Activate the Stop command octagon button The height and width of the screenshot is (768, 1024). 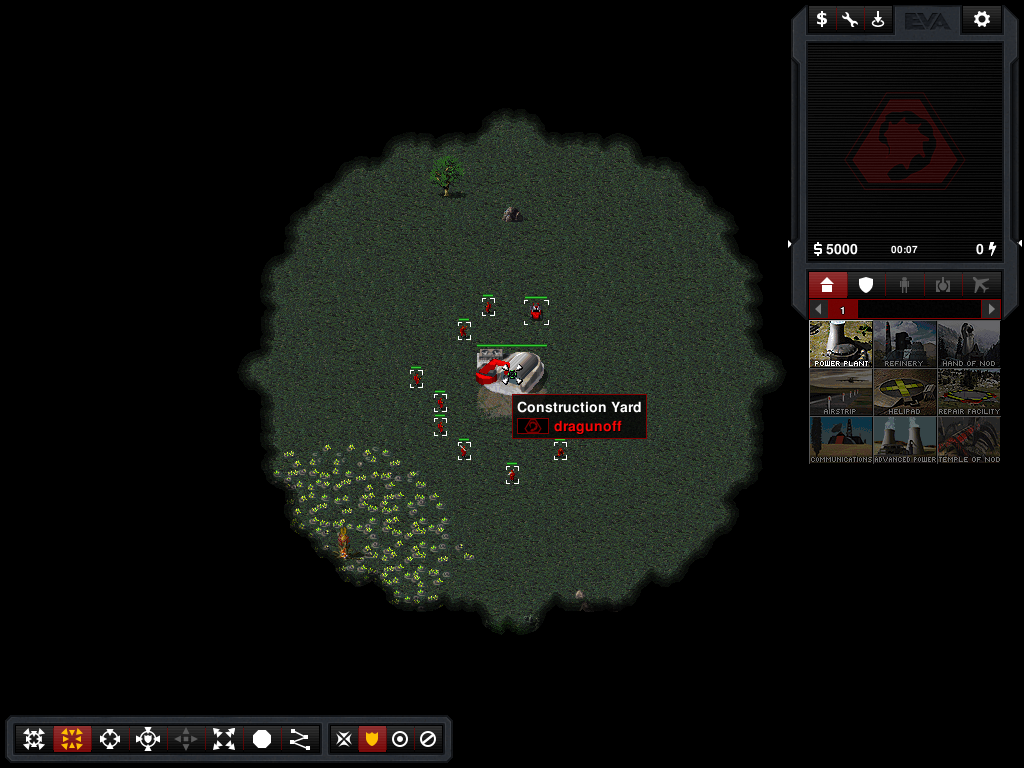coord(262,739)
